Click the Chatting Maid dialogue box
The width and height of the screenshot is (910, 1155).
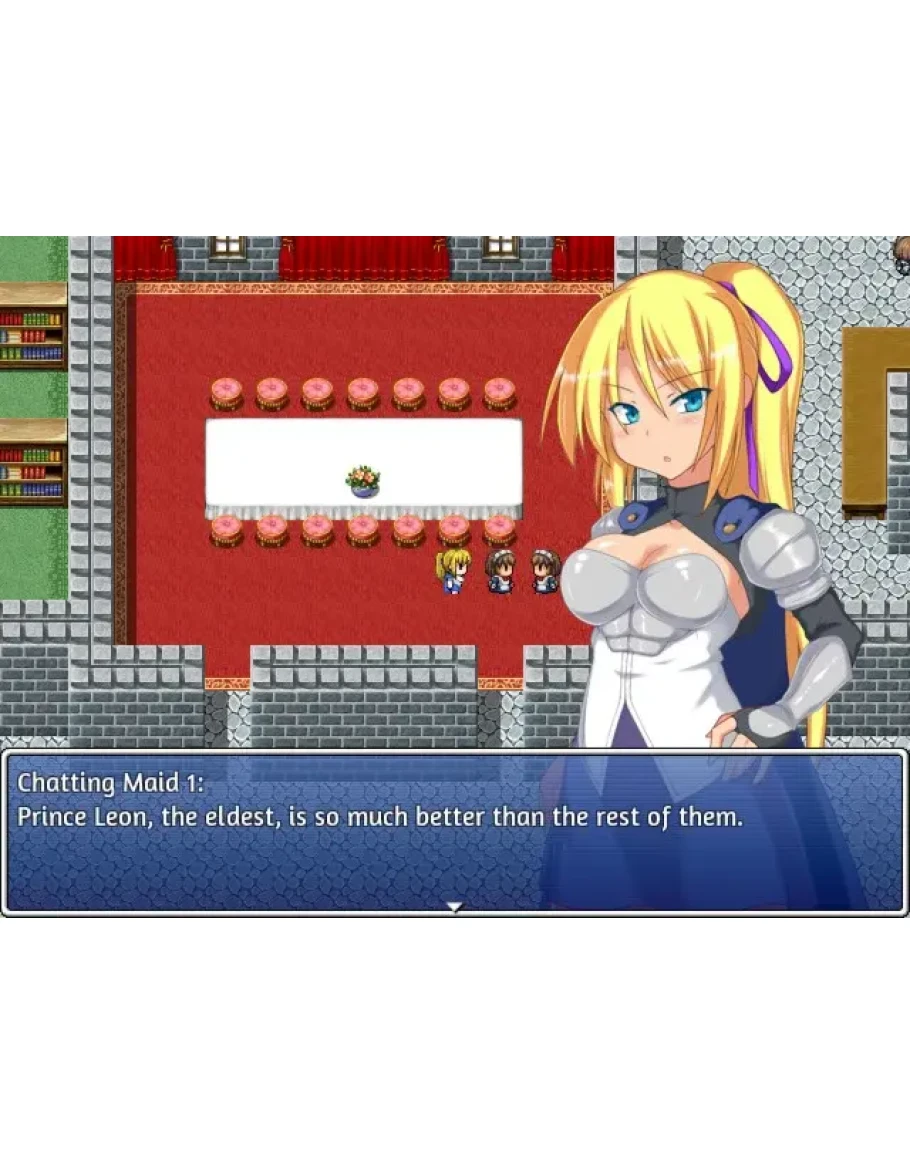pos(454,832)
